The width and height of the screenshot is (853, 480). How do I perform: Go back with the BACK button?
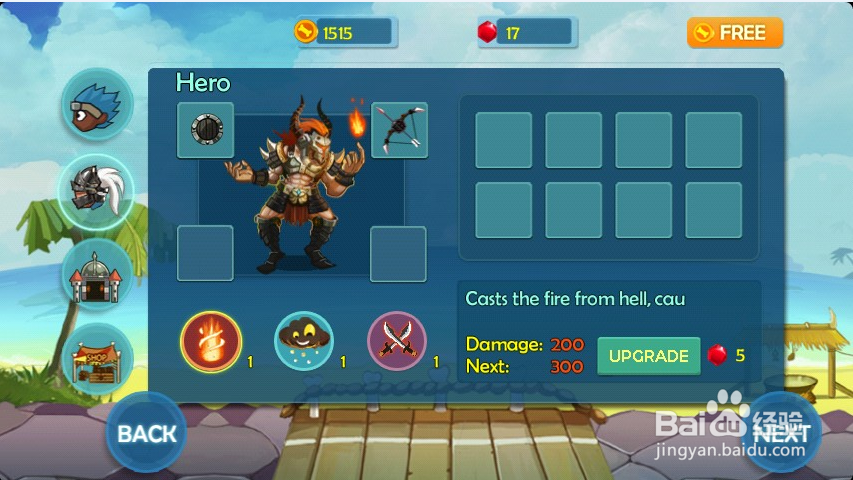146,433
